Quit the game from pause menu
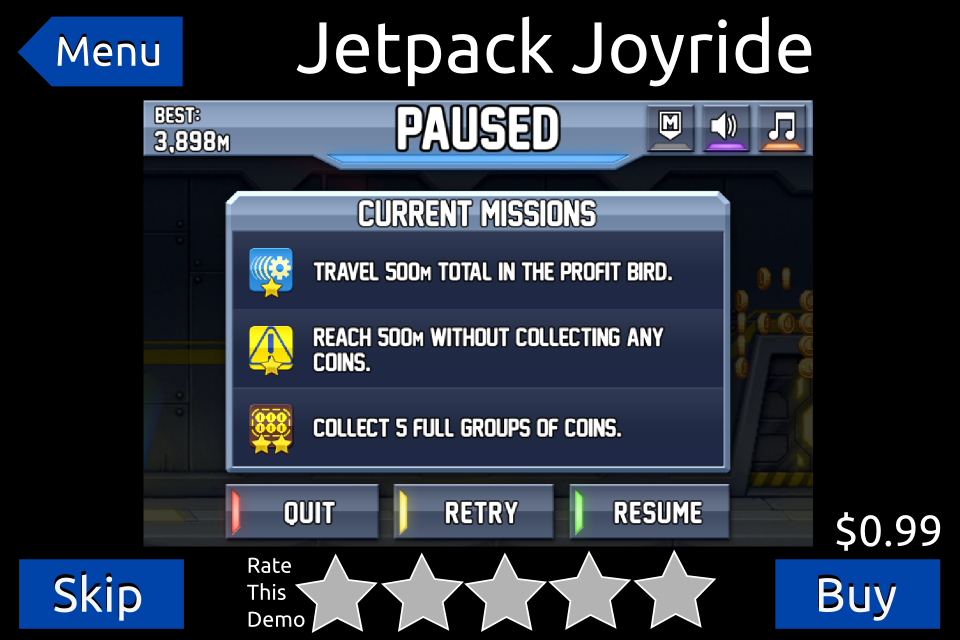The height and width of the screenshot is (640, 960). (303, 513)
